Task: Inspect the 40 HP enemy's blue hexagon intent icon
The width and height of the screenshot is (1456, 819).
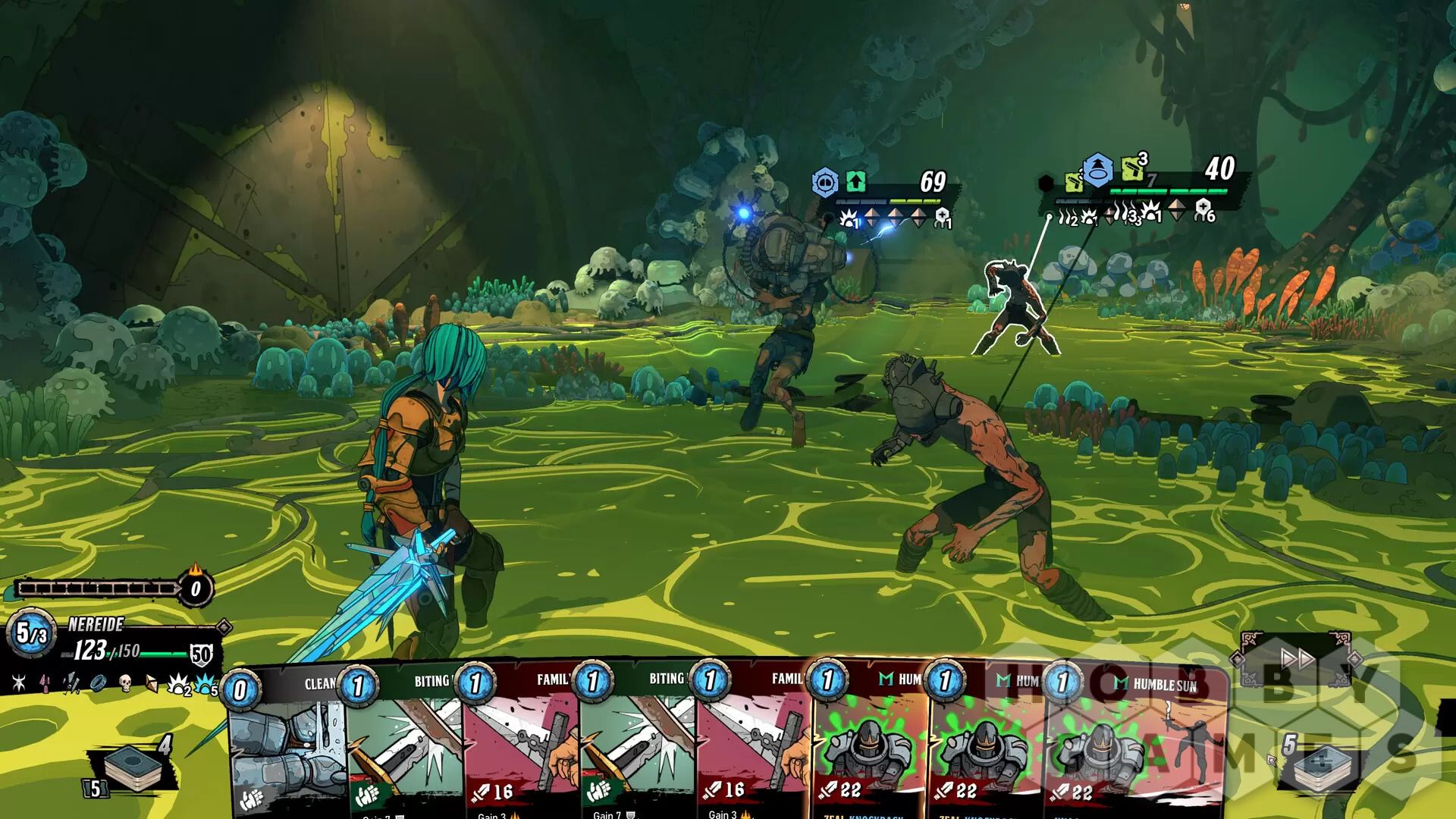Action: pyautogui.click(x=1097, y=171)
